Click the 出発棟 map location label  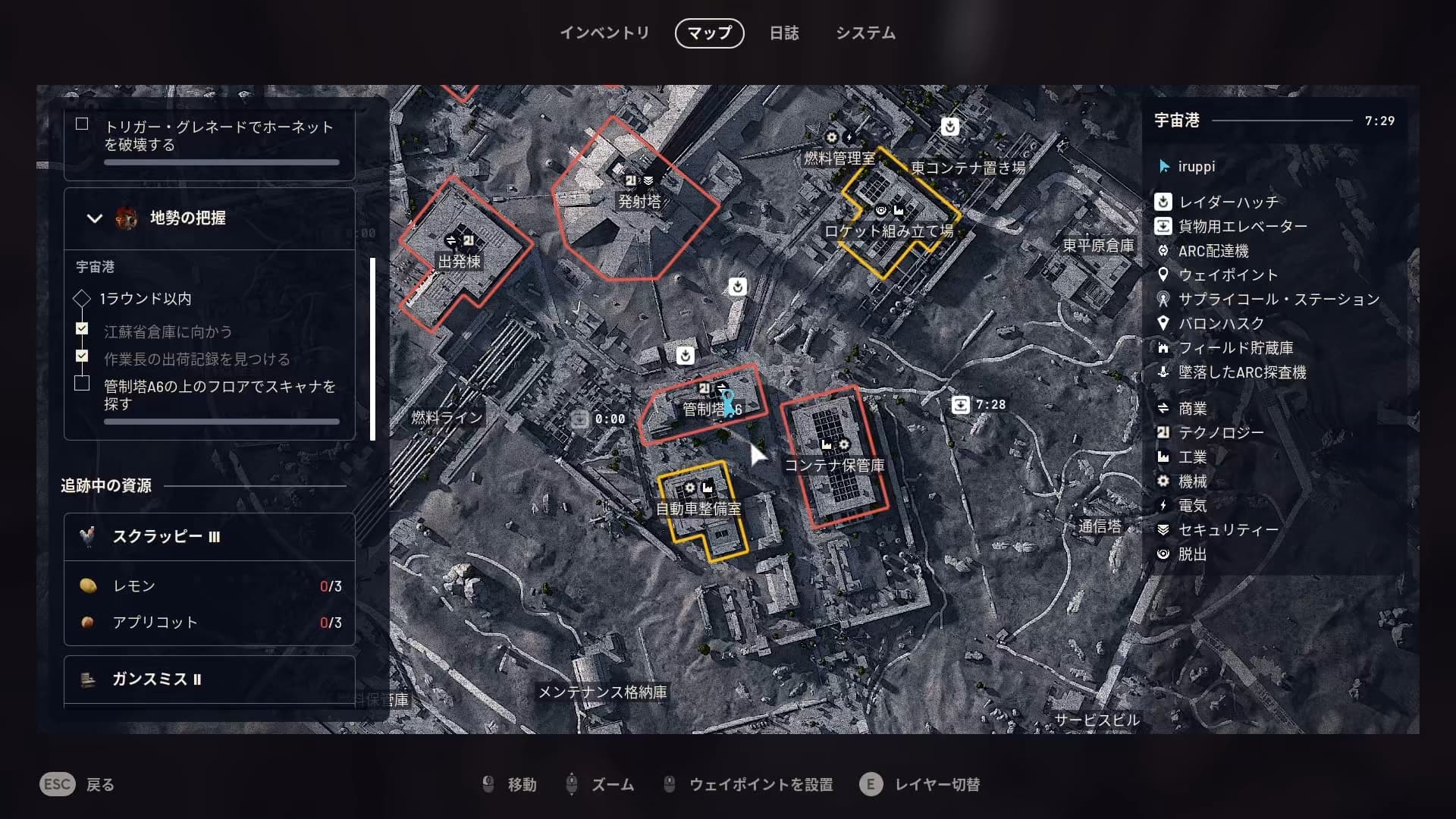coord(460,262)
